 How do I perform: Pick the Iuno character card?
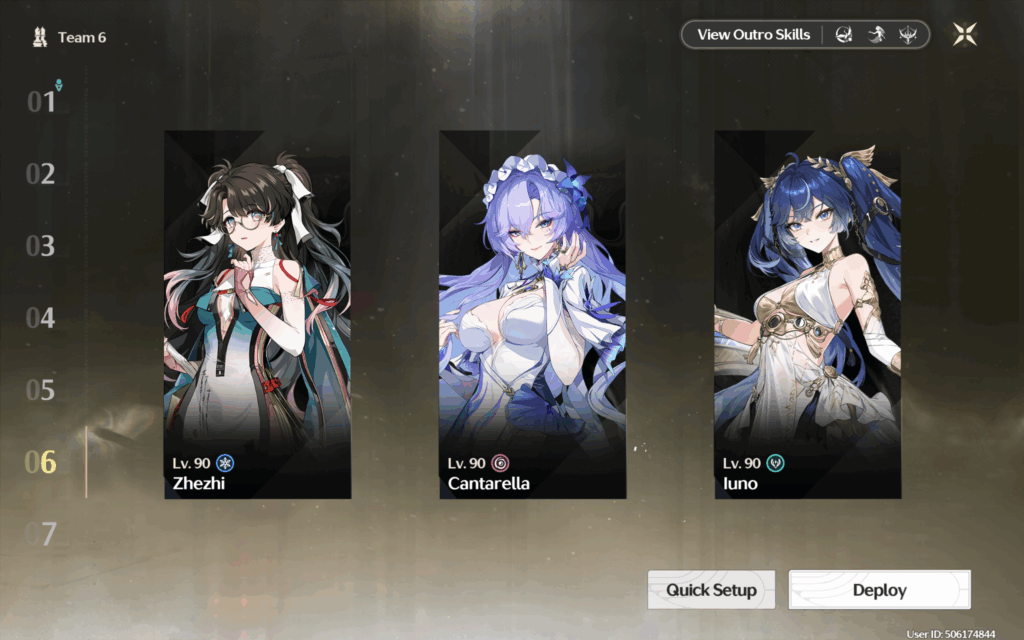coord(807,314)
